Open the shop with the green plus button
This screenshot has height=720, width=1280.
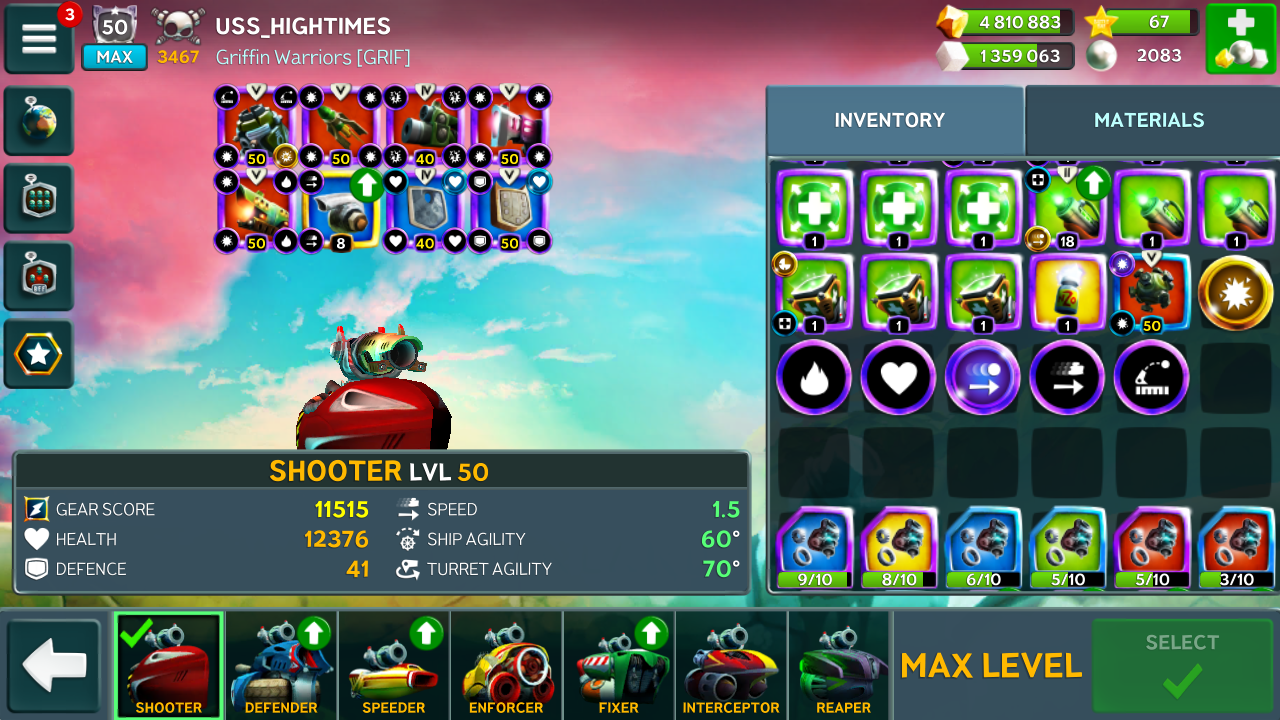pyautogui.click(x=1240, y=39)
